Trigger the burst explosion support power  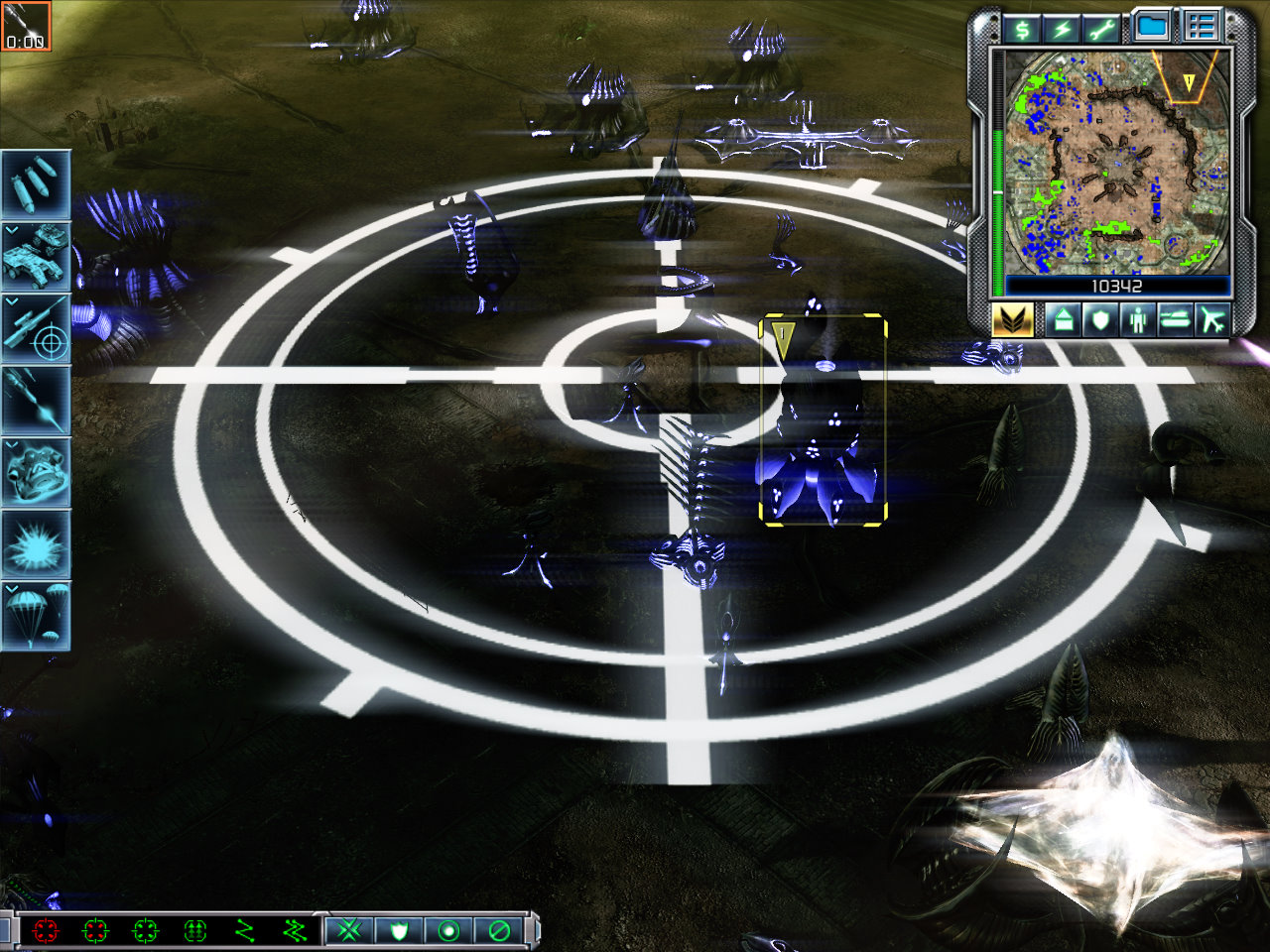36,543
